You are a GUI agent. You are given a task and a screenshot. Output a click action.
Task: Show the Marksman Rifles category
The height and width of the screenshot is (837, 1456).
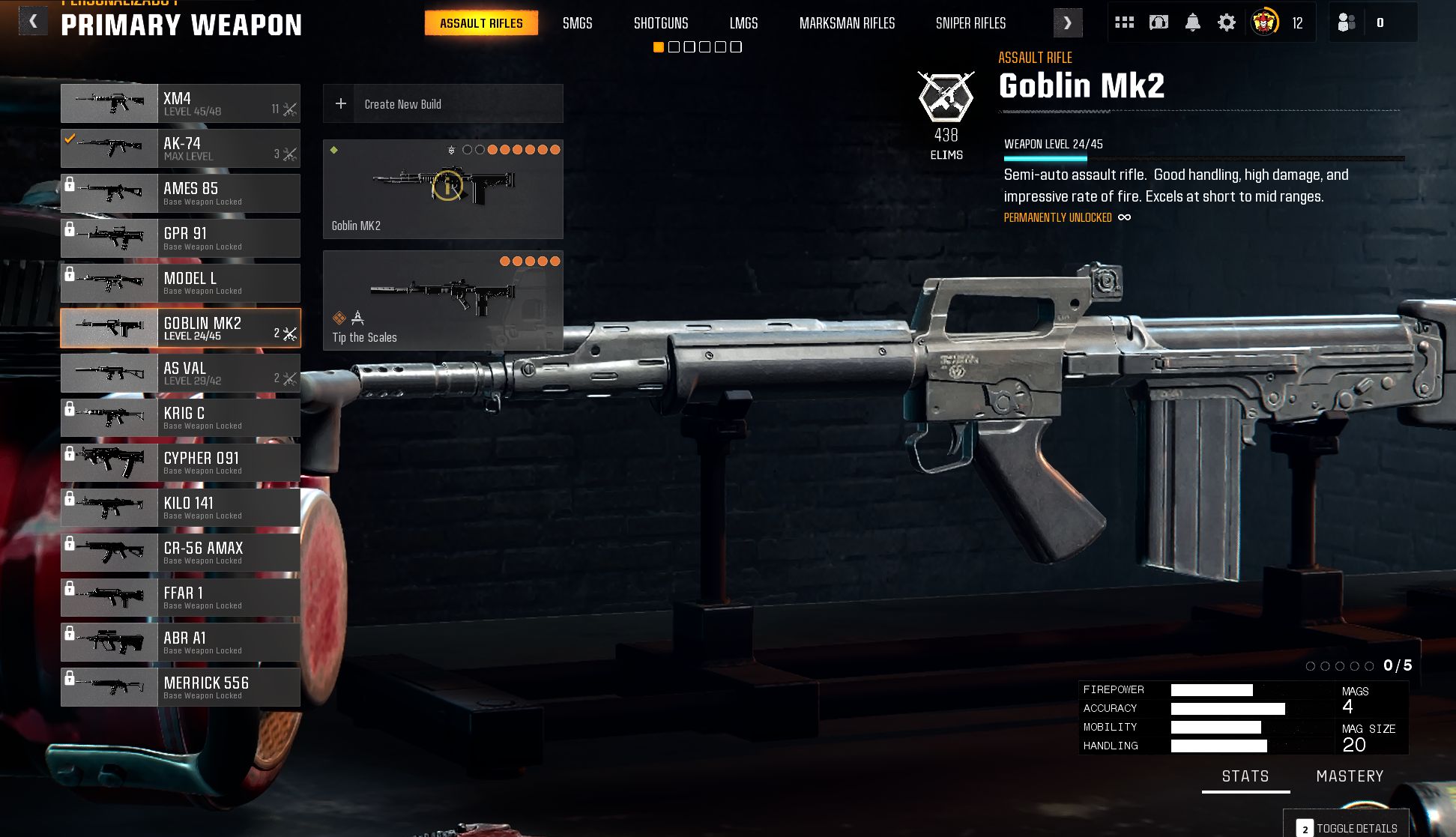click(x=847, y=23)
